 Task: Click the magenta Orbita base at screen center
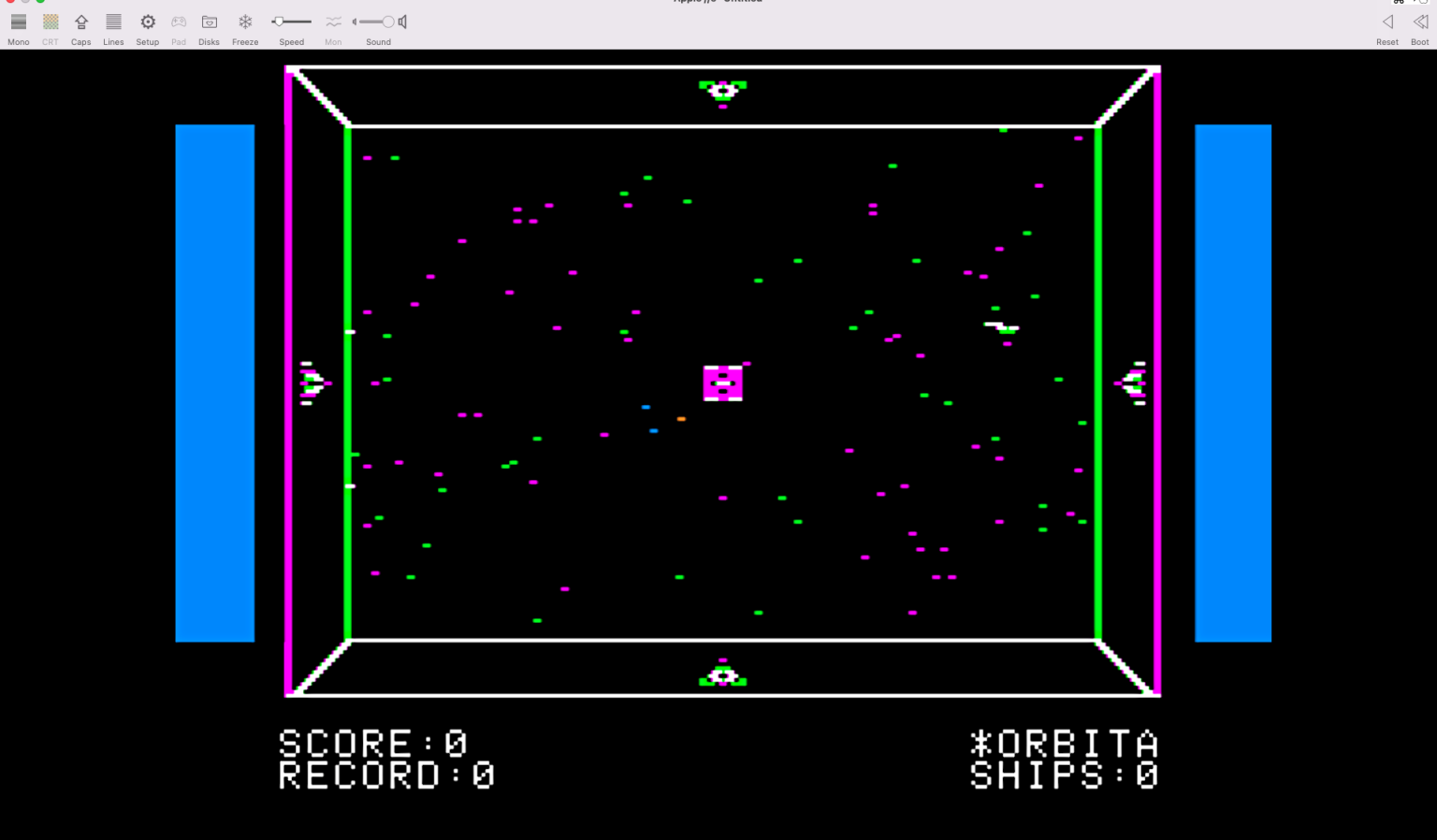coord(722,382)
